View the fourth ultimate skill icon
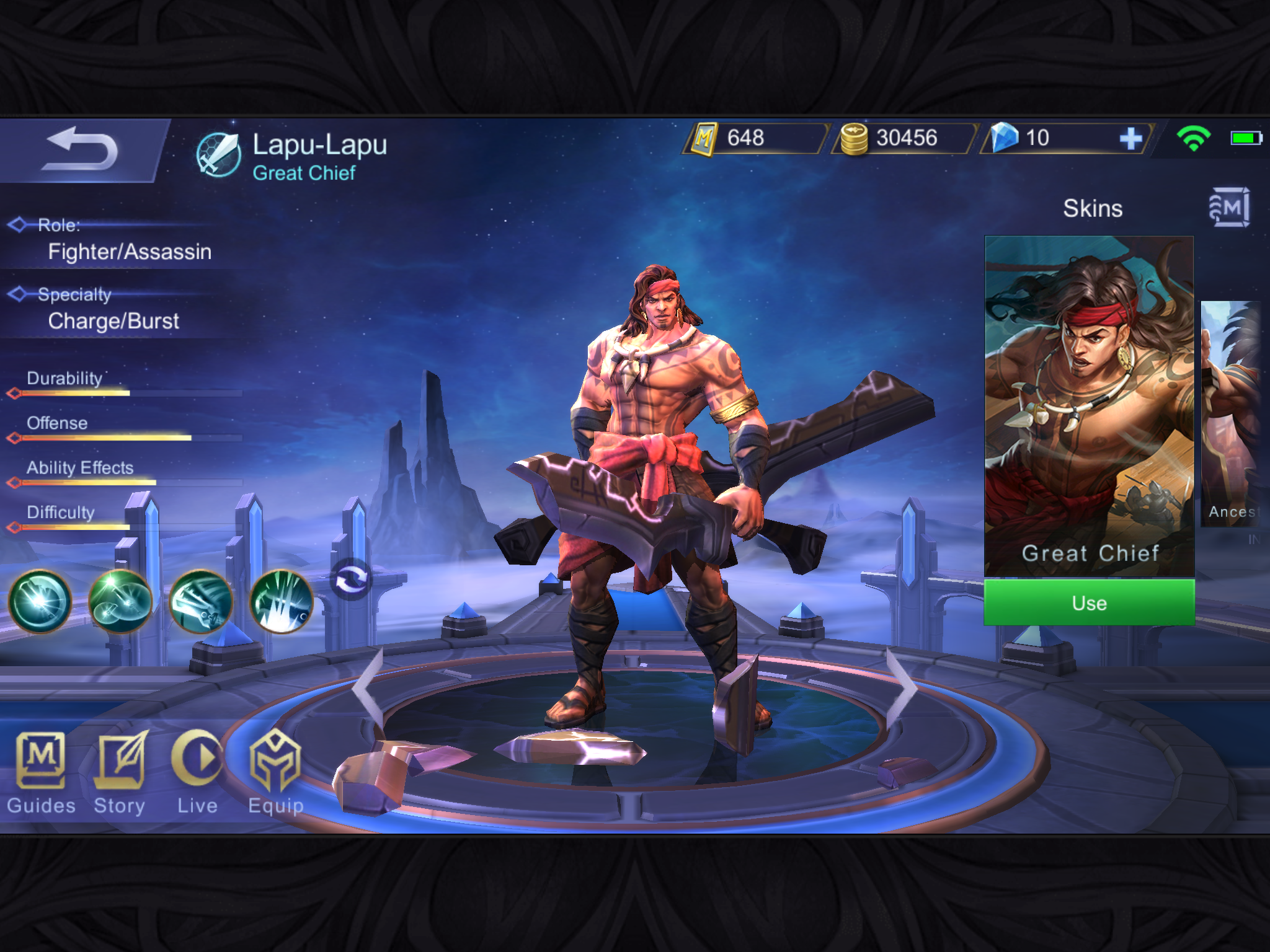This screenshot has height=952, width=1270. tap(281, 601)
